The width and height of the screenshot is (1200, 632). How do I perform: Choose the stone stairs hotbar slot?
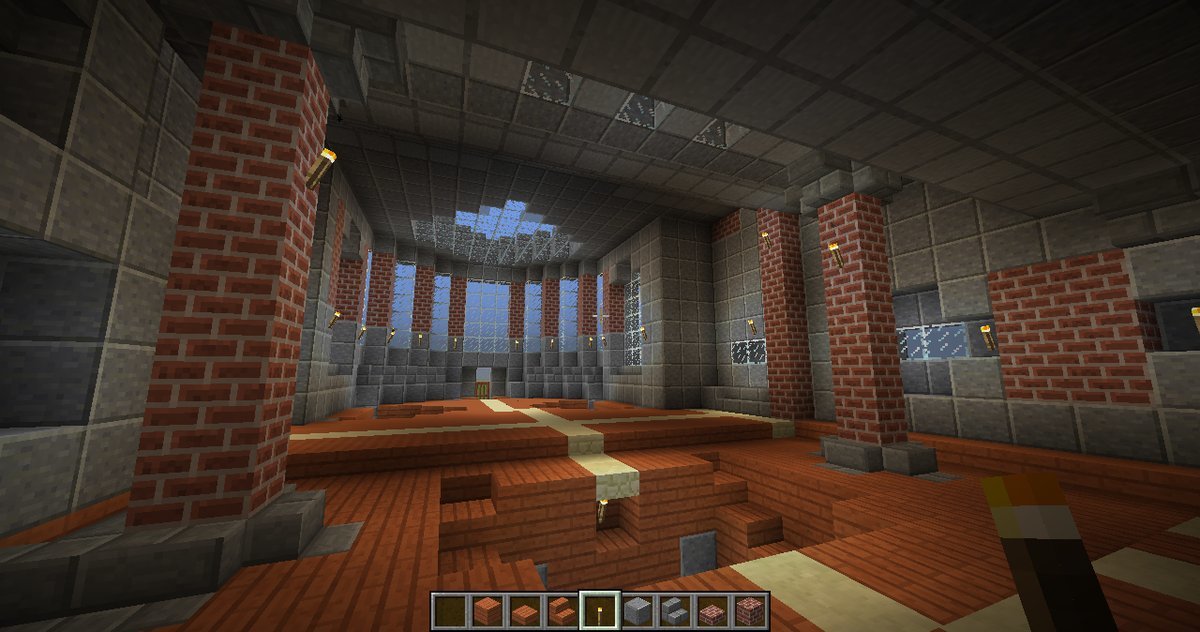tap(673, 609)
